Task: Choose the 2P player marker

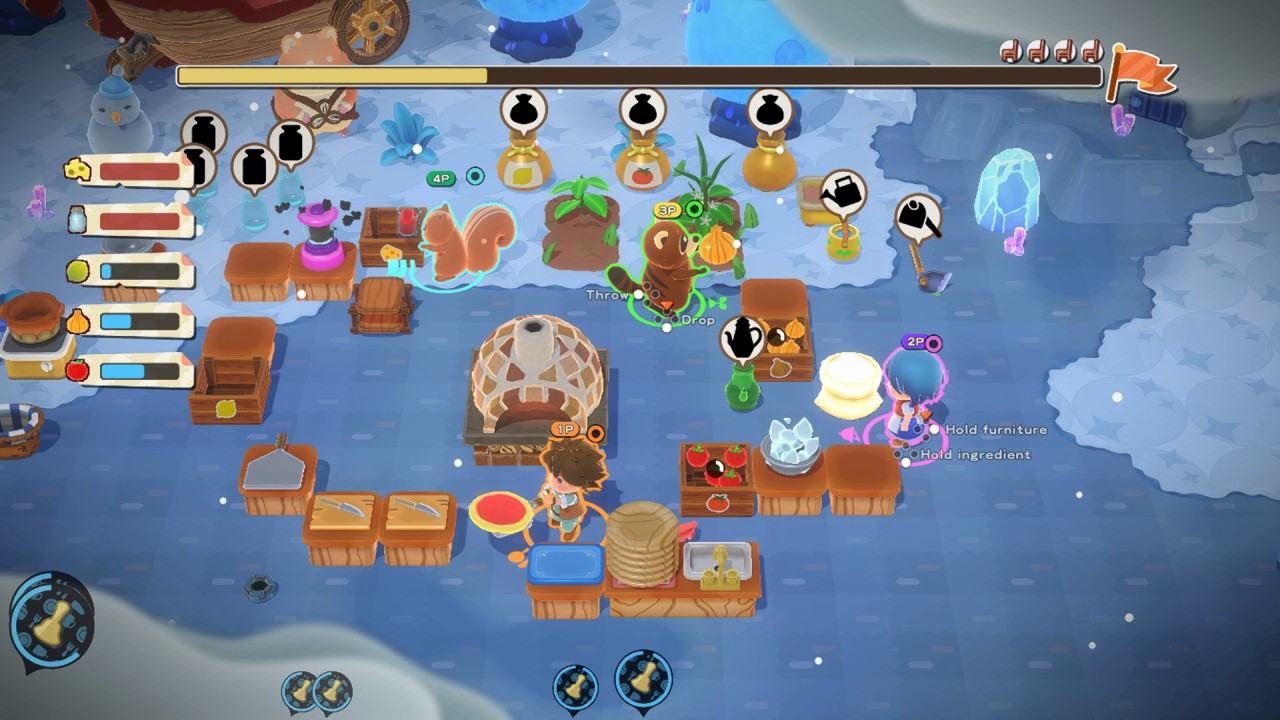Action: [915, 342]
